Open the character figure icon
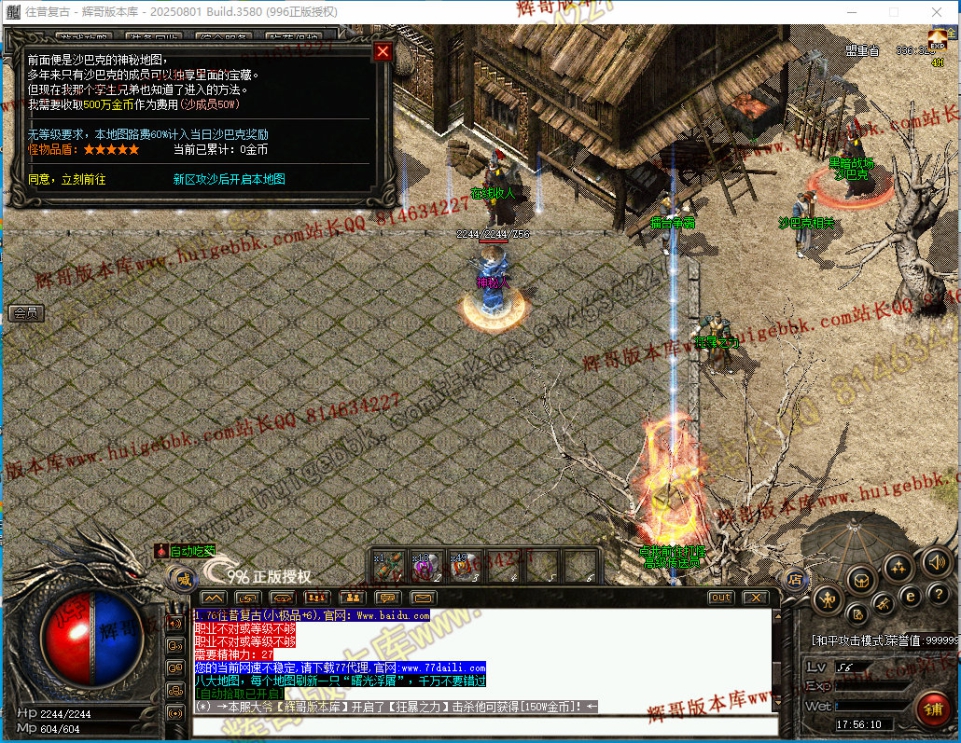 click(x=826, y=599)
